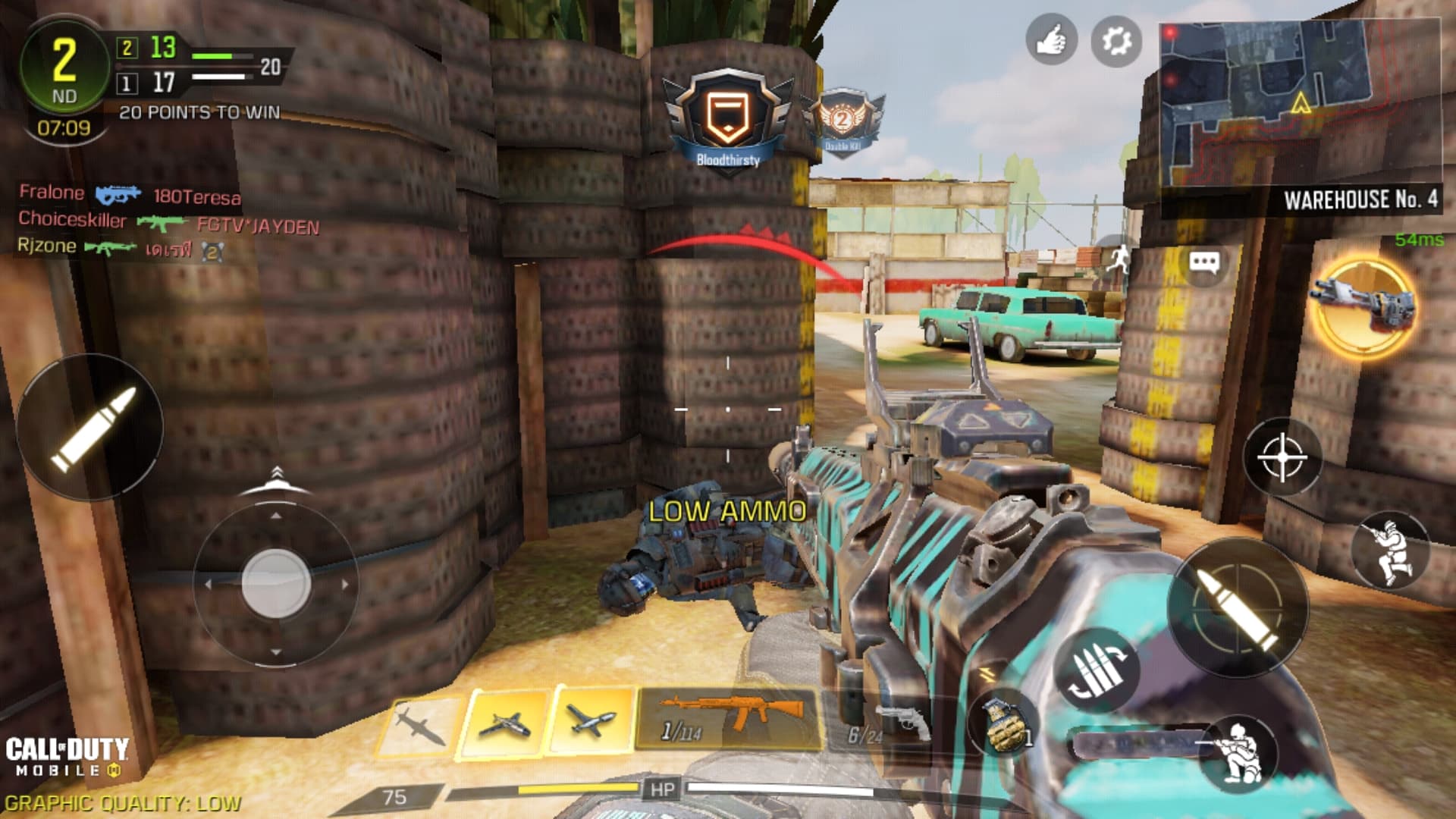This screenshot has height=819, width=1456.
Task: Tap the jumping soldier button
Action: [1390, 551]
